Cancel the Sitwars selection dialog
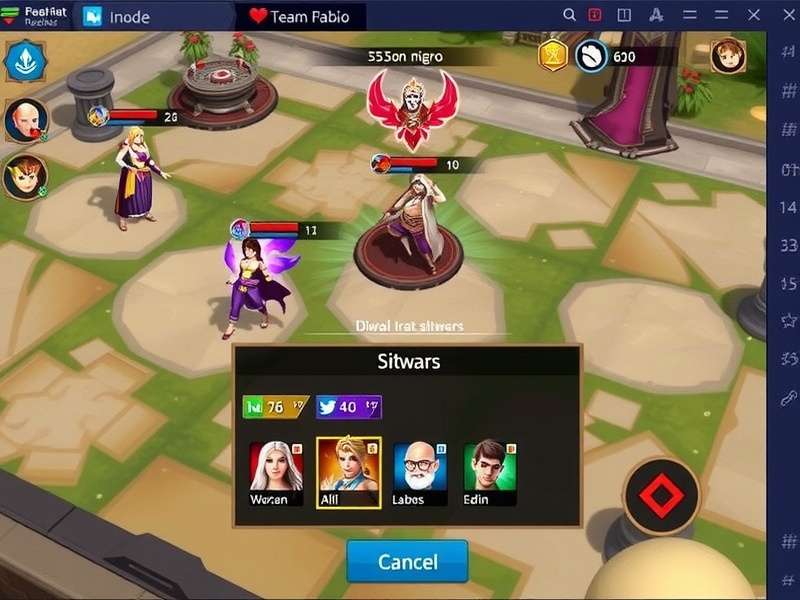The height and width of the screenshot is (600, 800). click(x=407, y=561)
